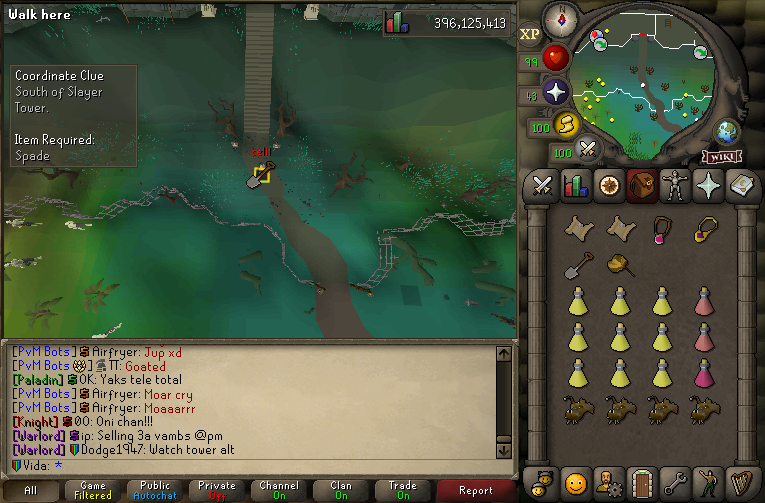Toggle the XP drops button
765x503 pixels.
[529, 34]
